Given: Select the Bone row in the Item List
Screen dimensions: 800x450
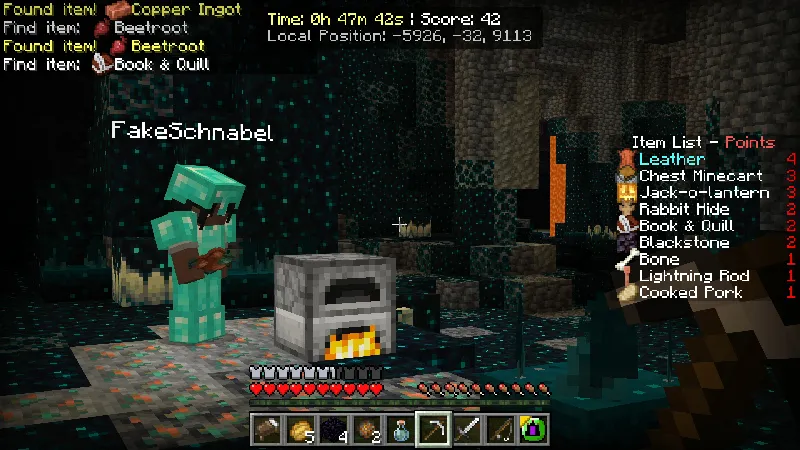Looking at the screenshot, I should point(659,259).
